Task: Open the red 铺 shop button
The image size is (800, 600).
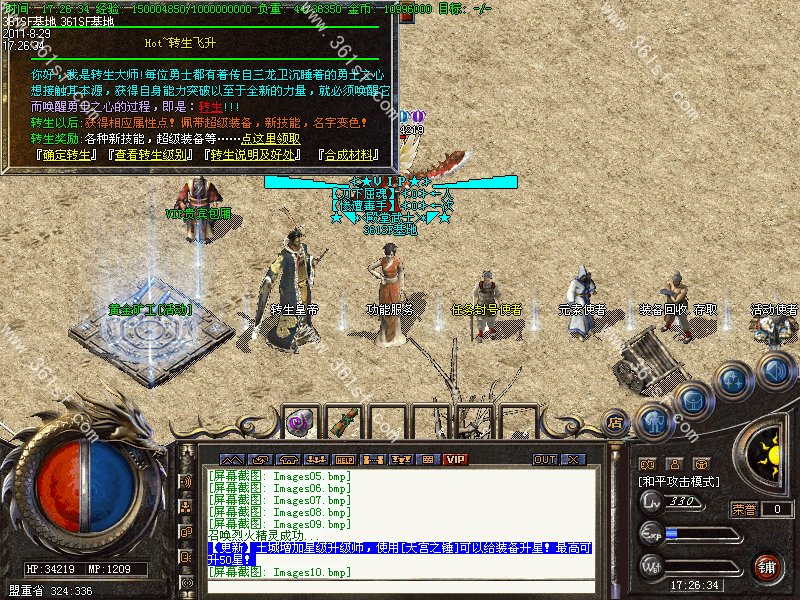Action: pos(767,566)
